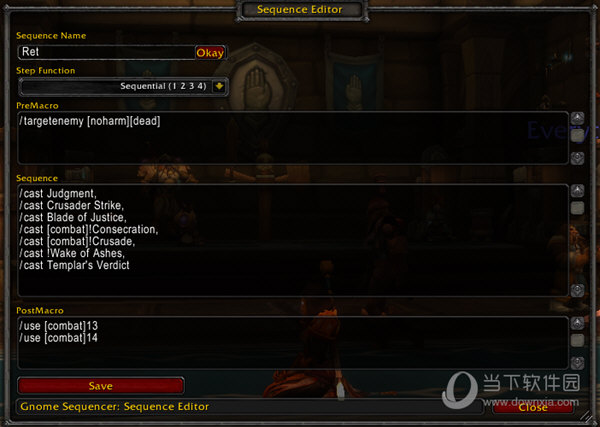Click inside the PostMacro text box
The height and width of the screenshot is (427, 600).
[x=290, y=343]
